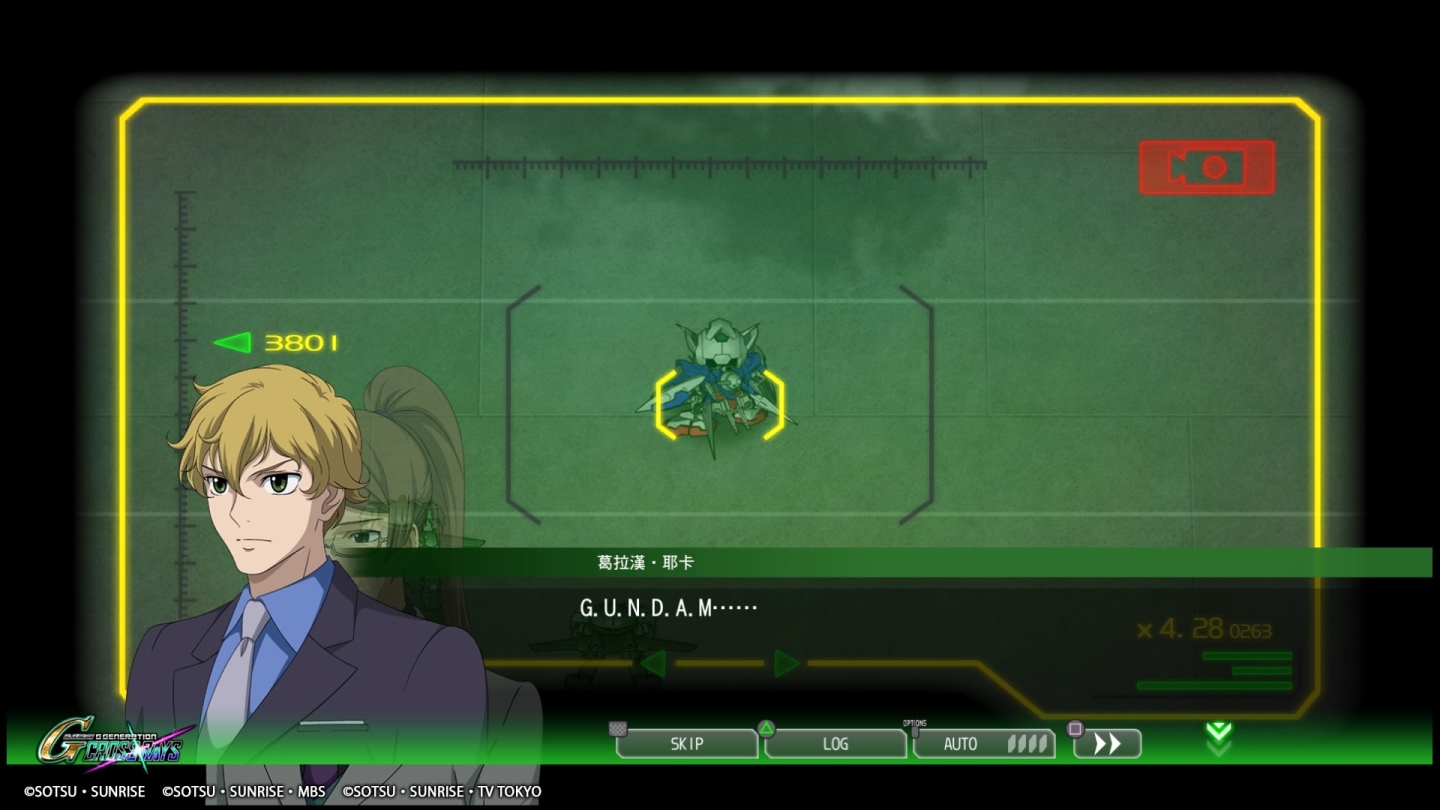Toggle the OPTIONS marker above AUTO
Screen dimensions: 1440x810
(x=915, y=722)
